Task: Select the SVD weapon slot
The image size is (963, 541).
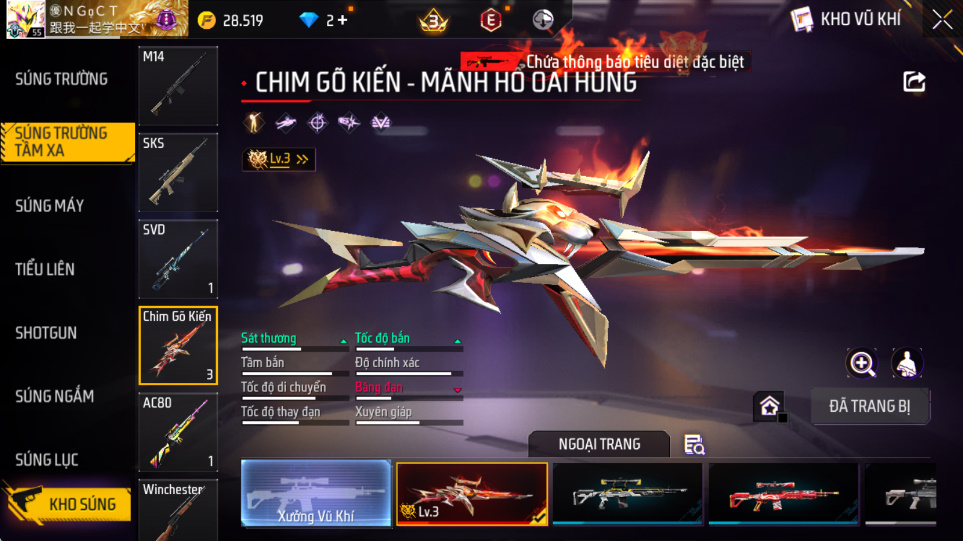Action: (x=177, y=259)
